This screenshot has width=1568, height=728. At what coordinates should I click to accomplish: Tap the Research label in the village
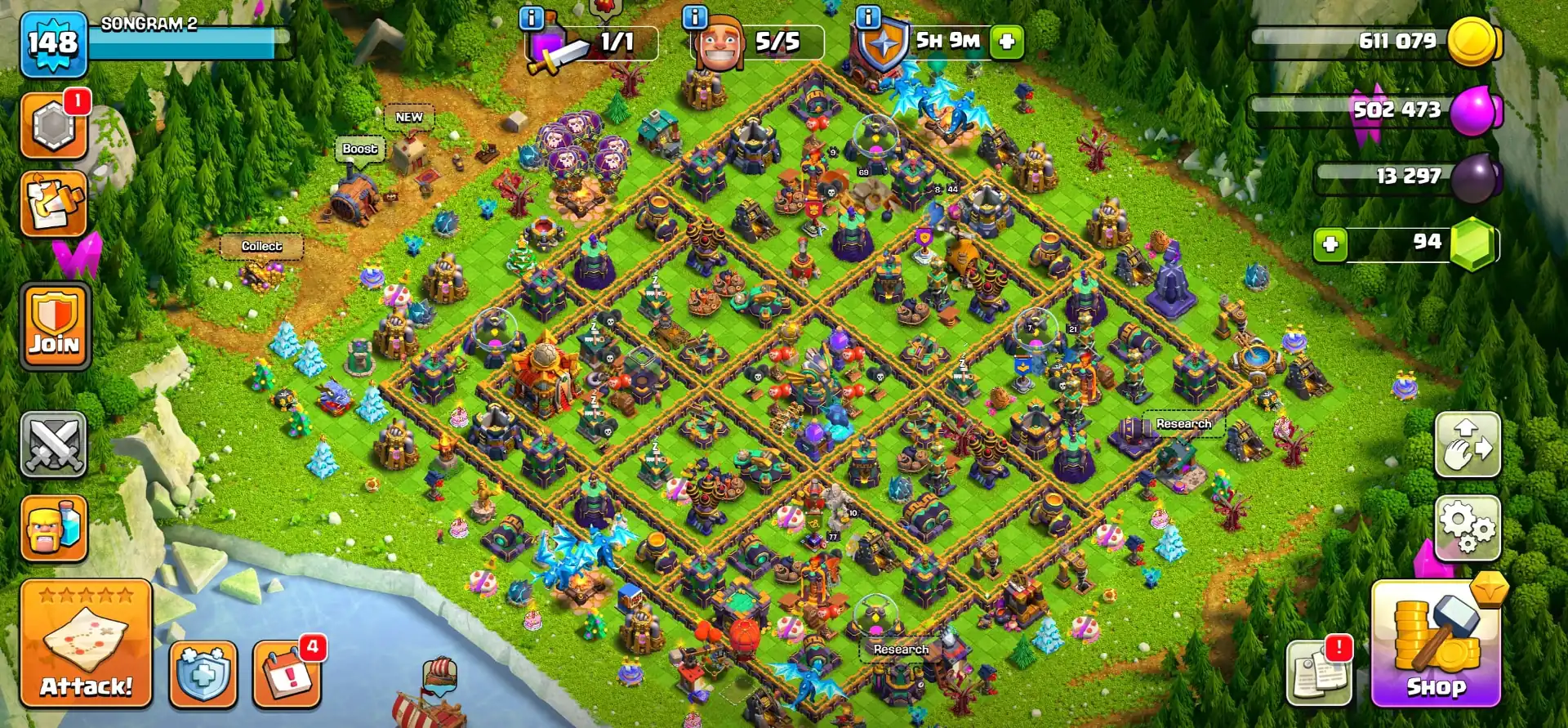tap(1183, 424)
